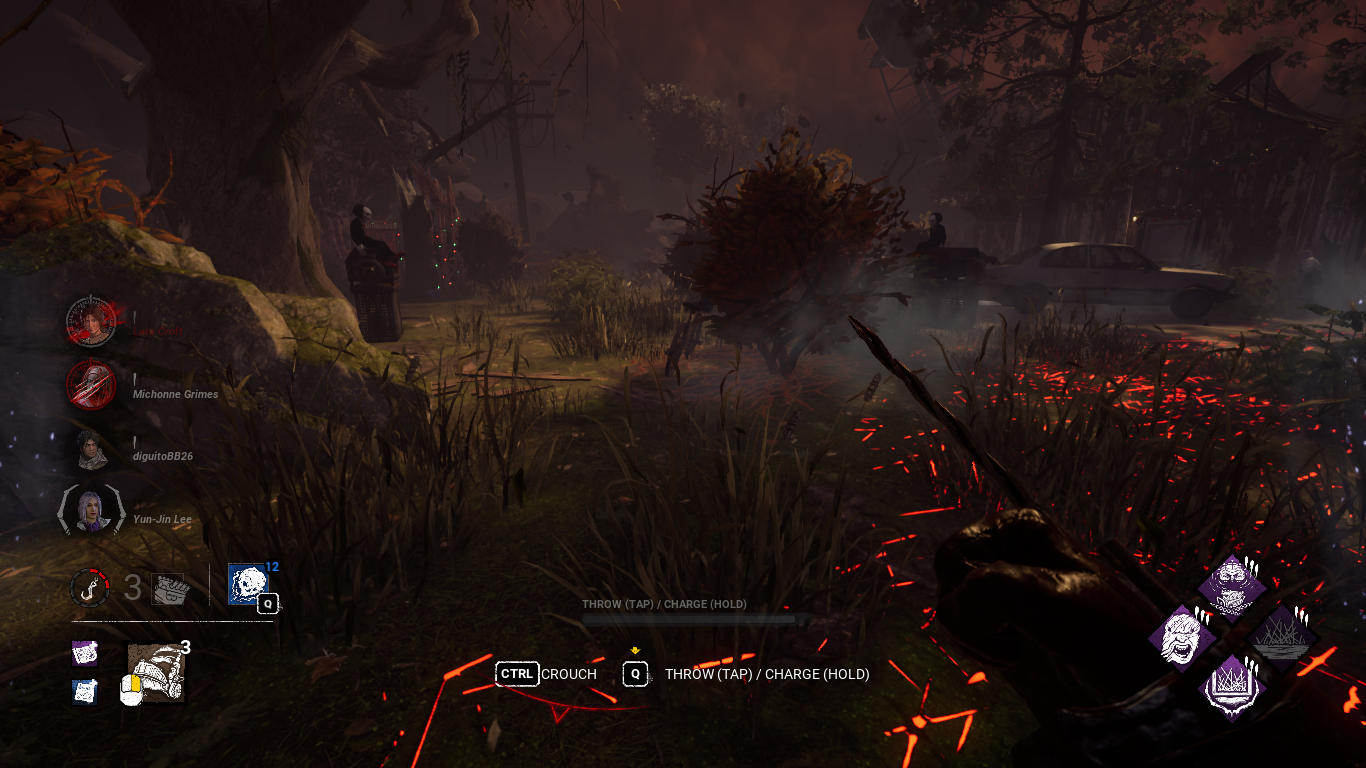Choose Yun-Jin Lee's survivor portrait
This screenshot has height=768, width=1366.
pos(91,510)
